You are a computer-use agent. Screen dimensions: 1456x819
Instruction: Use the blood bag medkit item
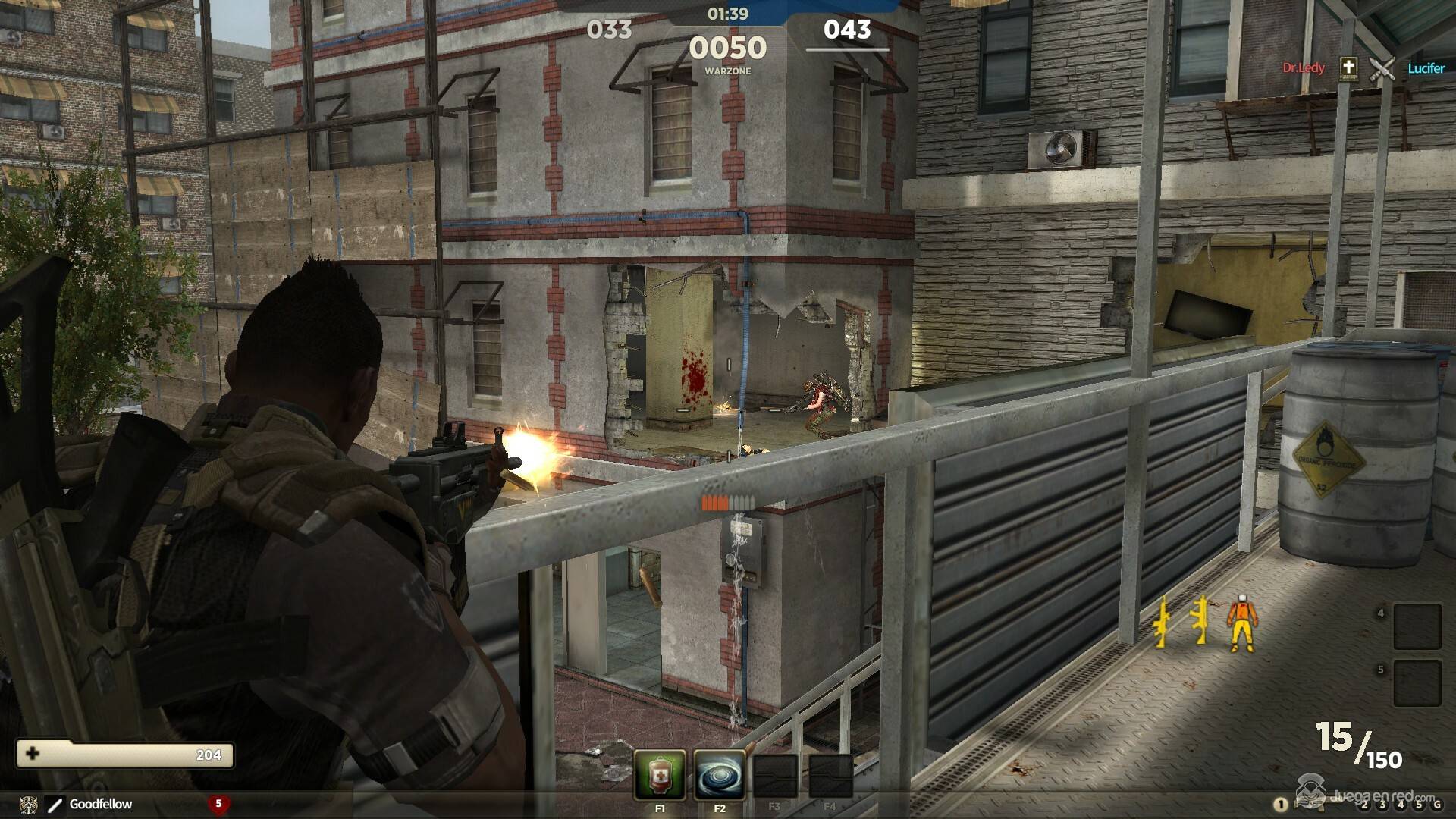(659, 775)
